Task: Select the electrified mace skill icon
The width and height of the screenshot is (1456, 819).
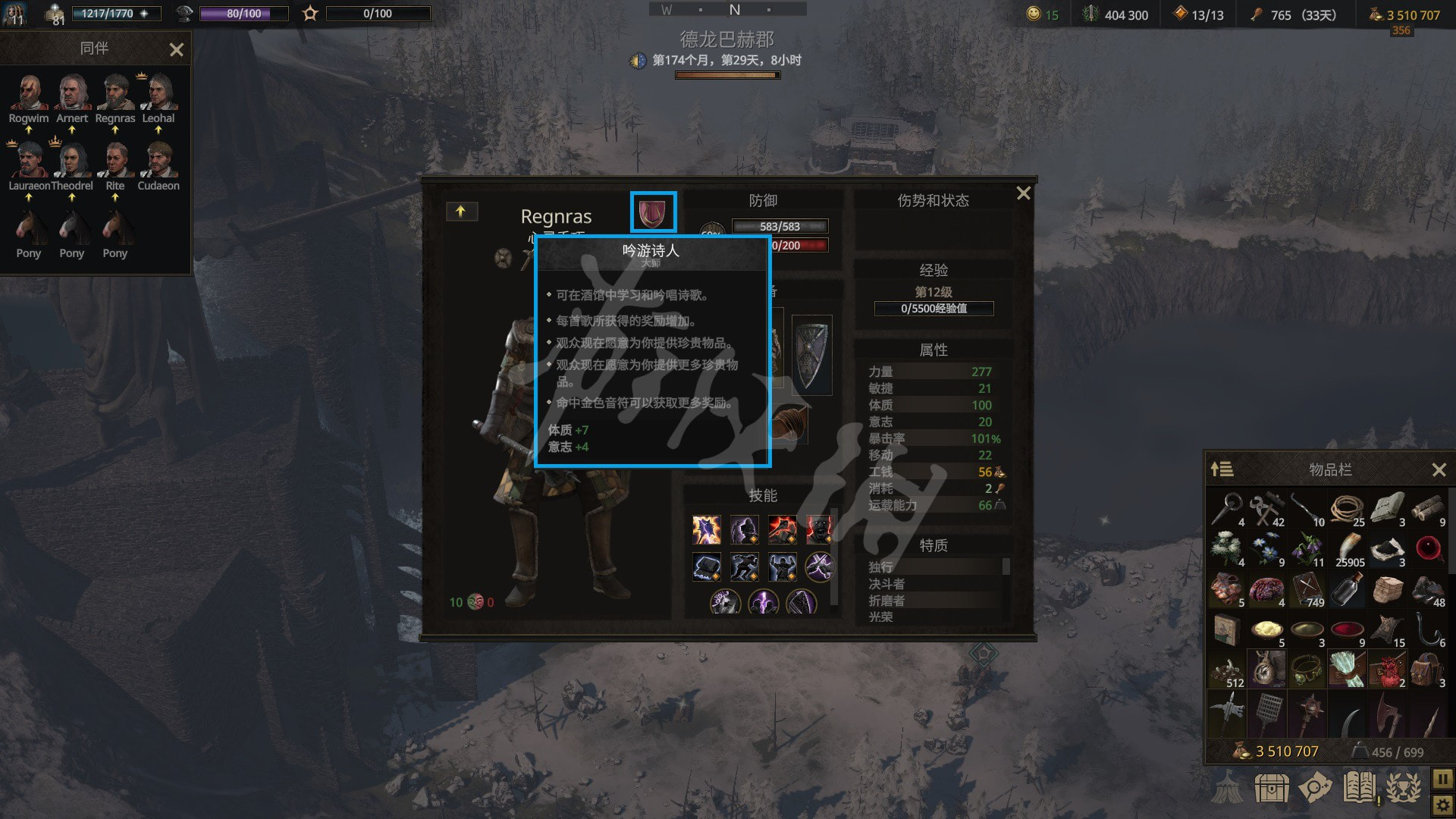Action: point(706,529)
